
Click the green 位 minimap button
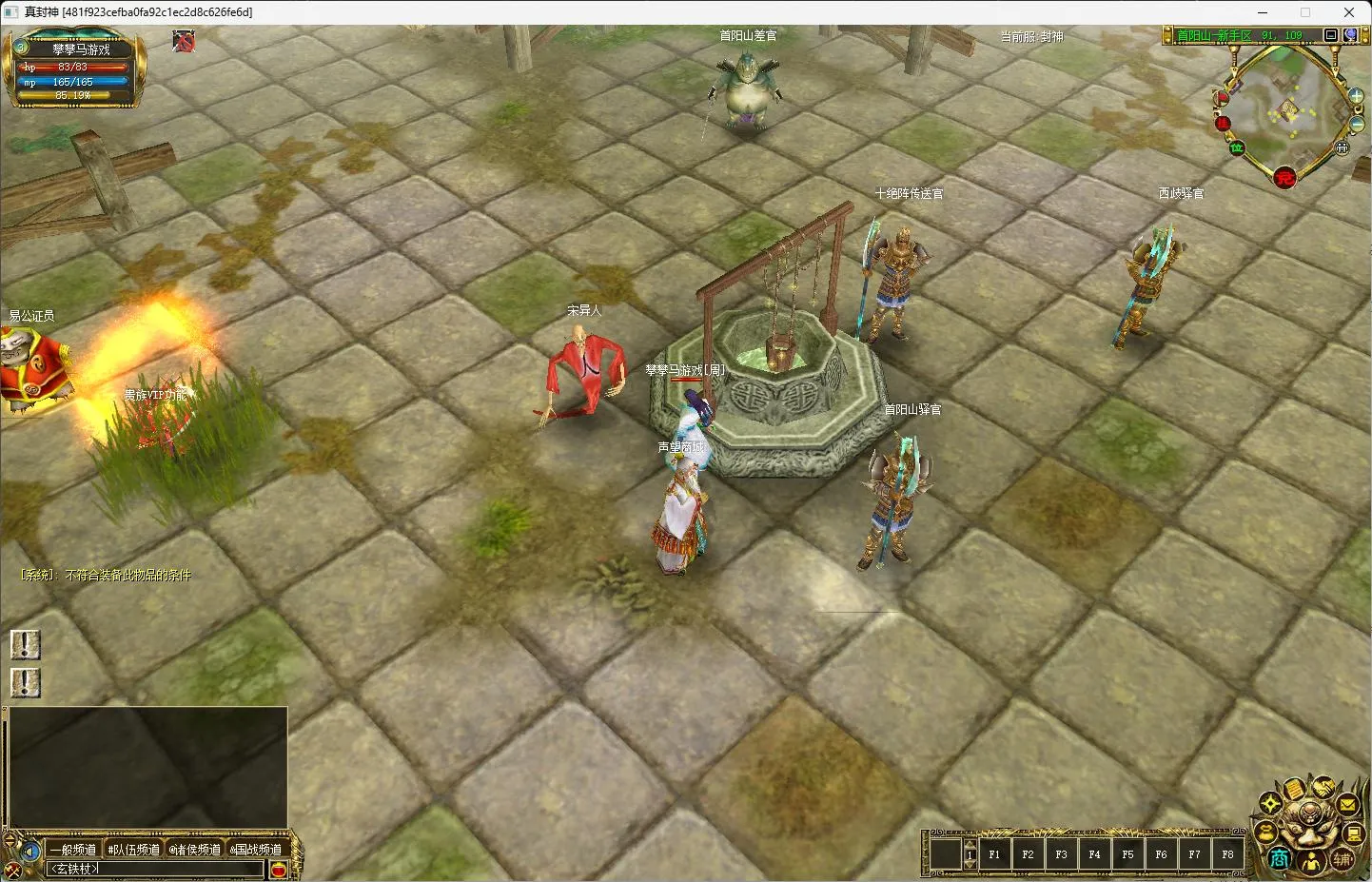pos(1237,147)
